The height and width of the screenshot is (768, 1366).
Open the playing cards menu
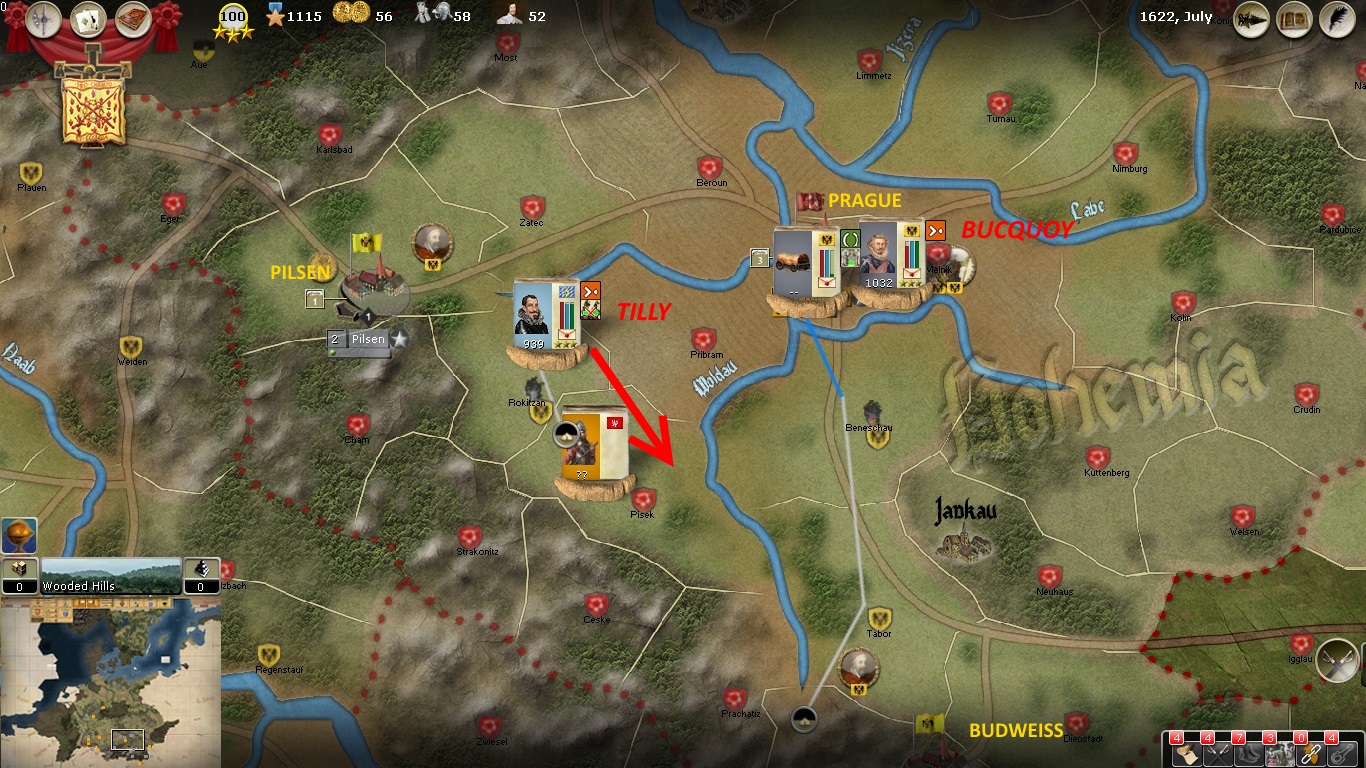[x=89, y=19]
